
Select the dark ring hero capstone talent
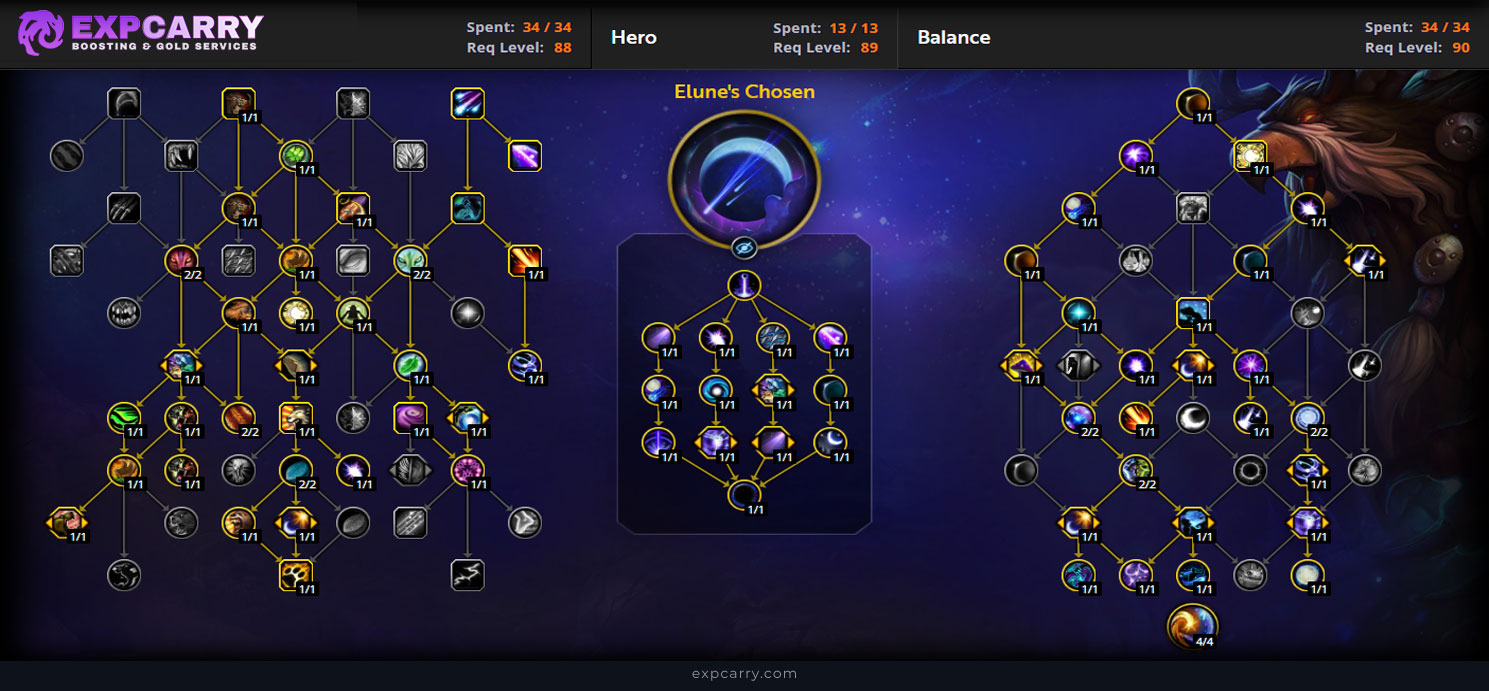pos(744,494)
